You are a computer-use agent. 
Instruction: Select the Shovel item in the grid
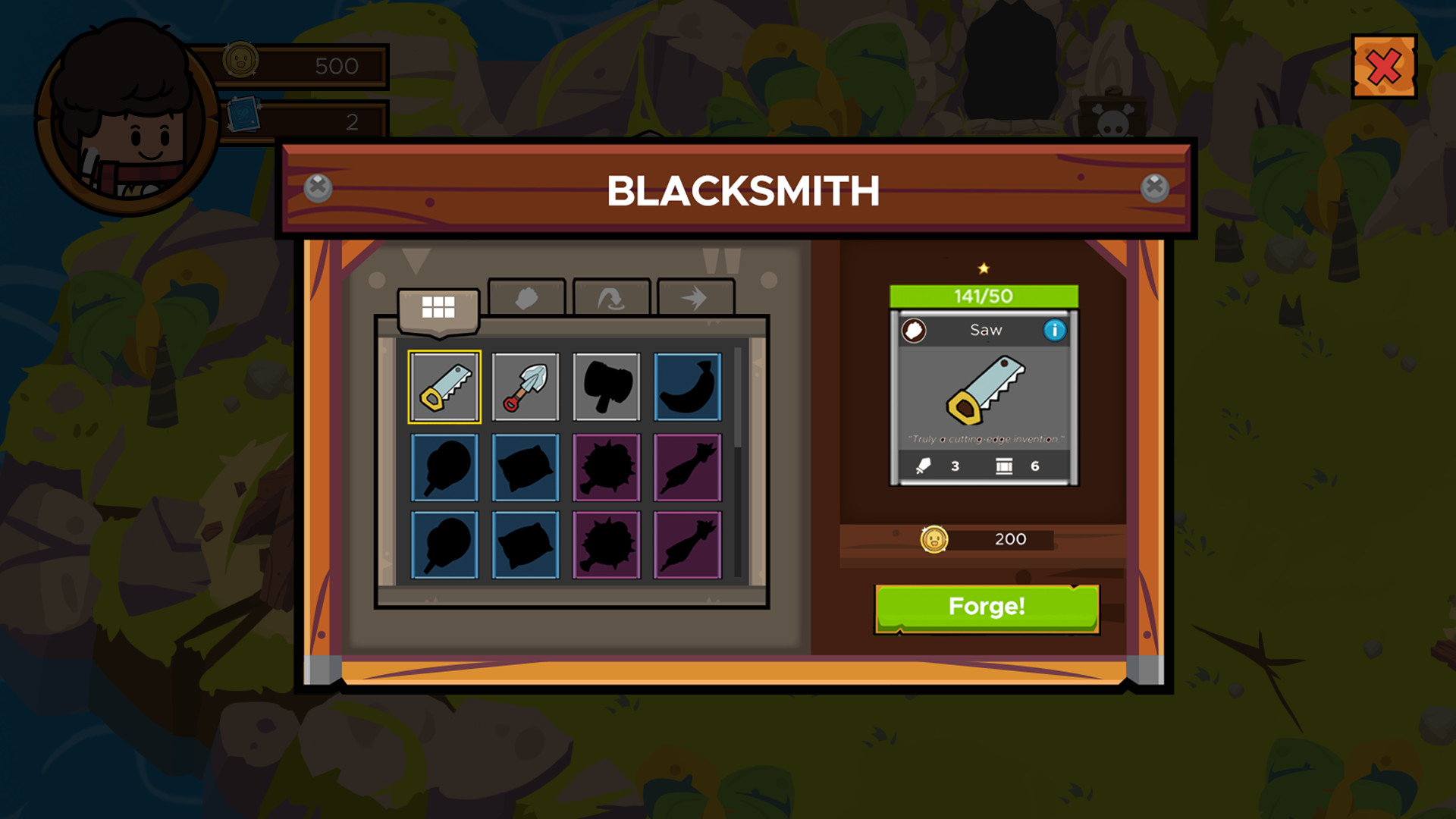pyautogui.click(x=526, y=387)
